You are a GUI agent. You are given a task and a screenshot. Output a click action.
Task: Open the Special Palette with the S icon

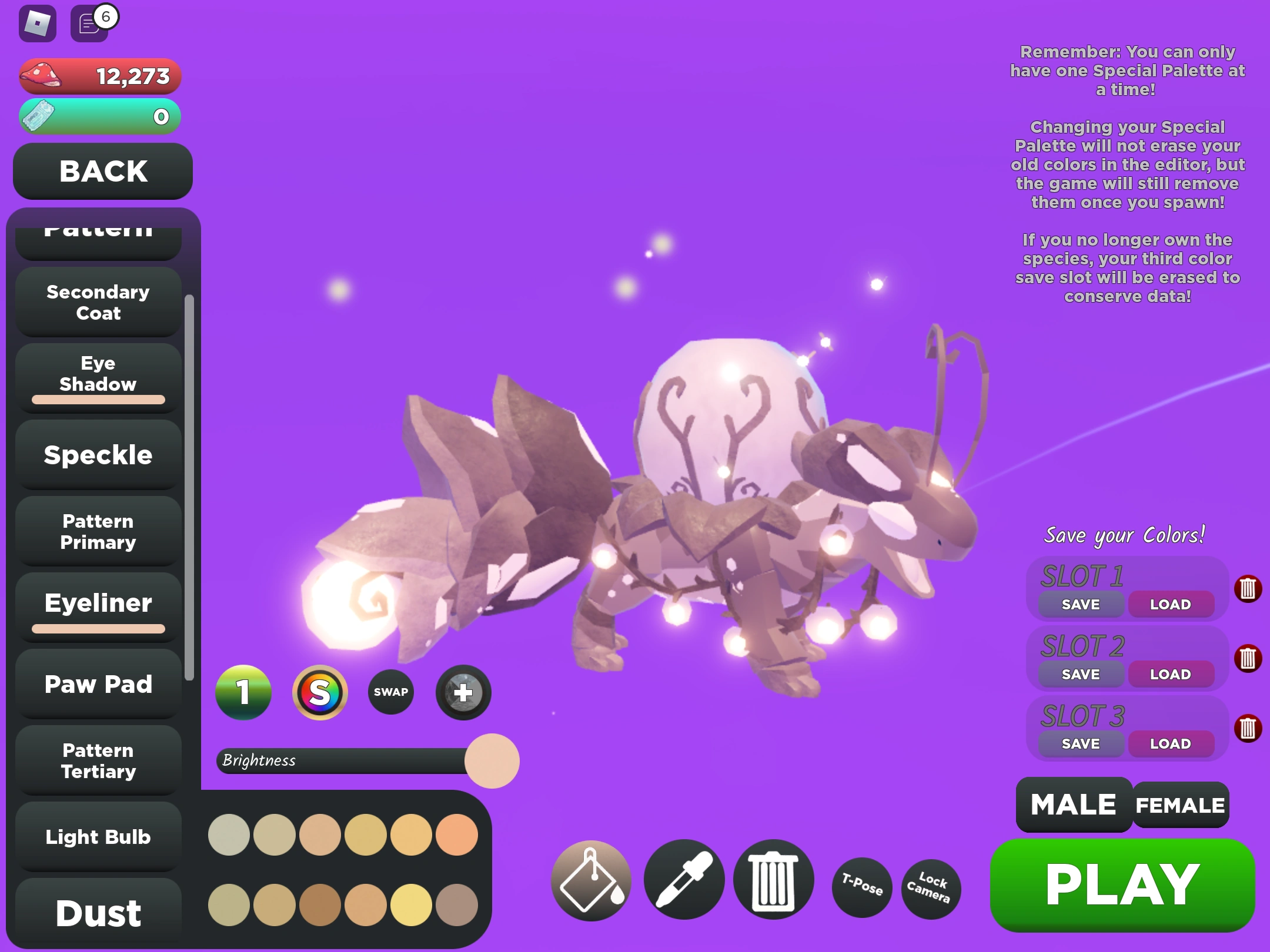(319, 692)
